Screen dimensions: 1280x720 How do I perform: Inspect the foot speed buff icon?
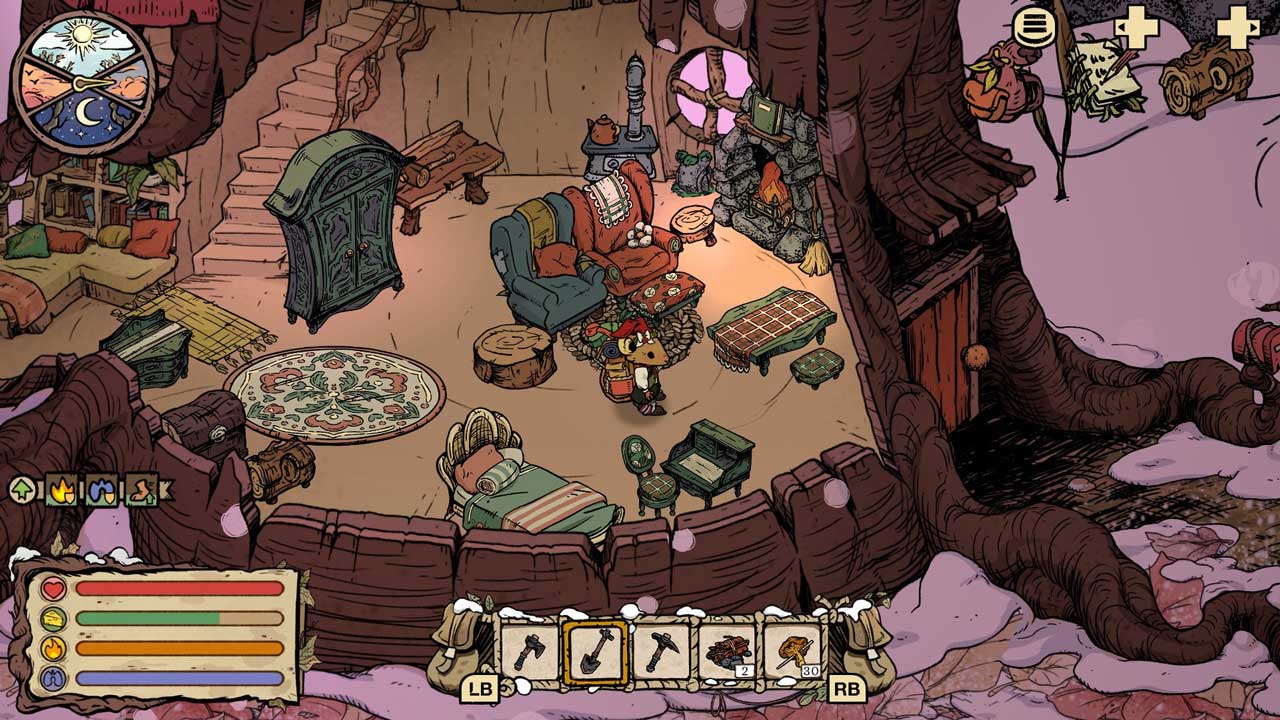coord(141,490)
